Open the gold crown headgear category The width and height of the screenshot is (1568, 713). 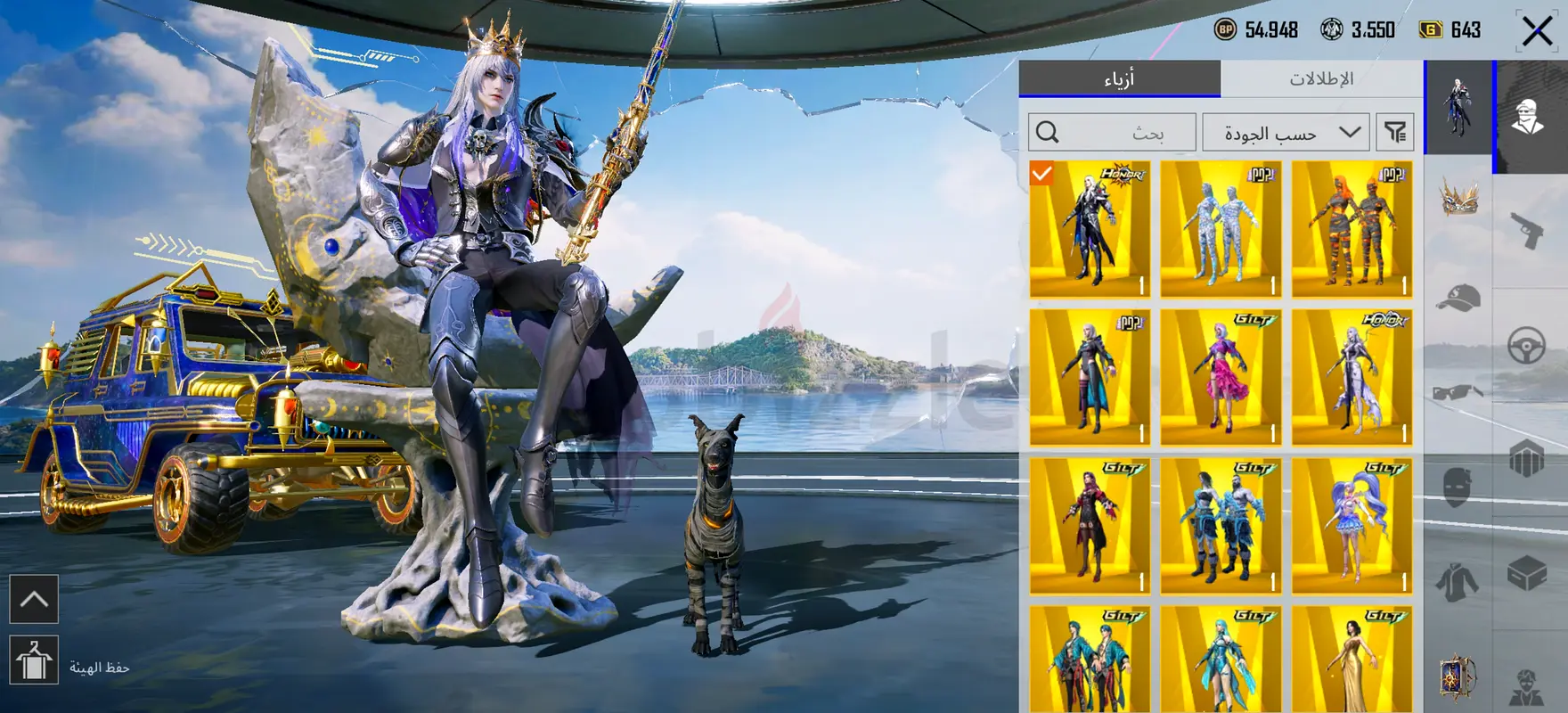pyautogui.click(x=1458, y=198)
